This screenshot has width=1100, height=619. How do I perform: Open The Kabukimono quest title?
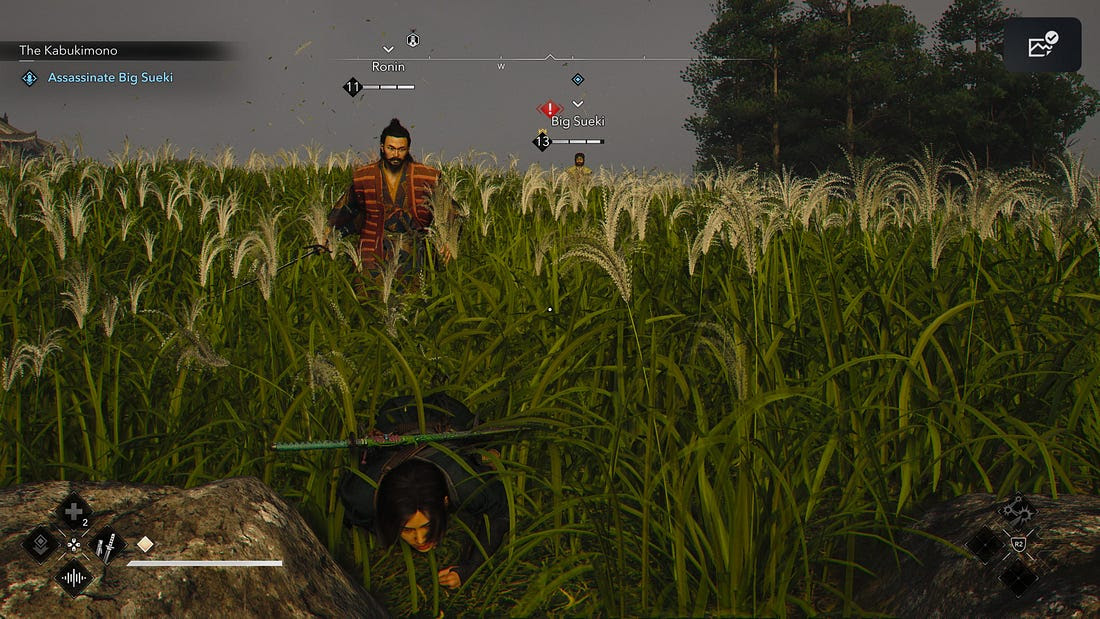coord(69,50)
